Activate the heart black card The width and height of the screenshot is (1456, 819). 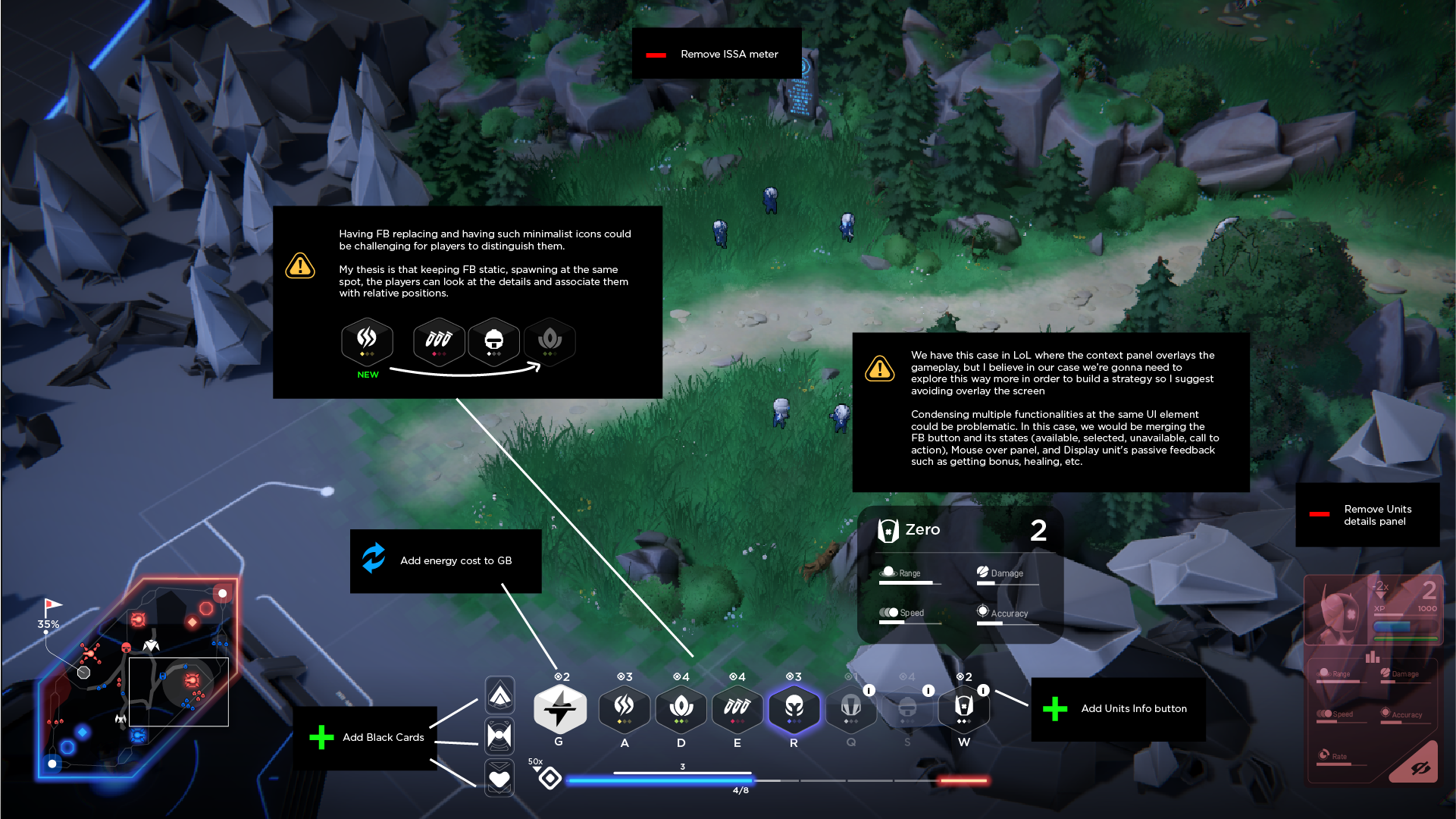click(499, 778)
